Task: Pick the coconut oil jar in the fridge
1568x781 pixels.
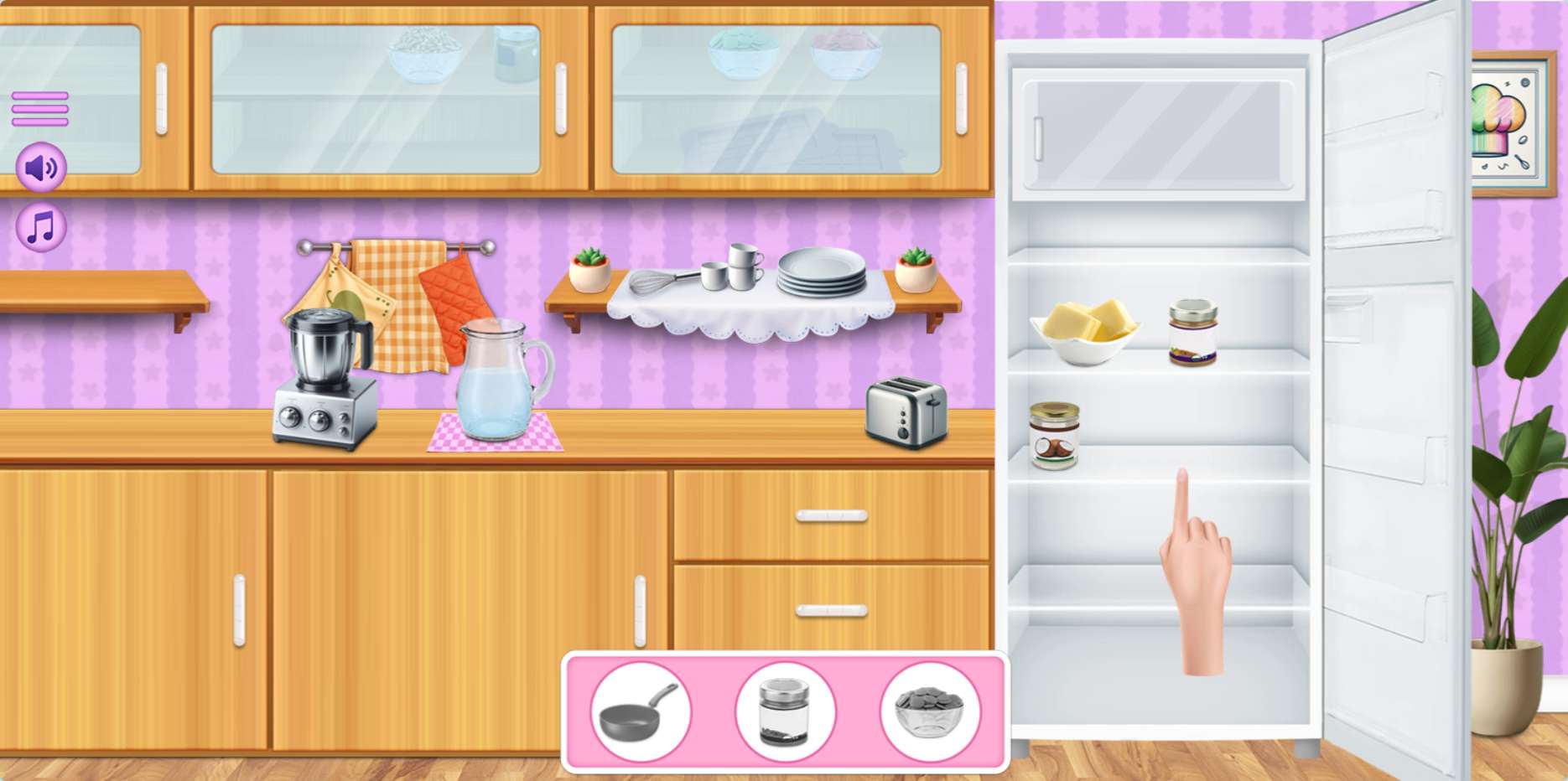Action: click(x=1054, y=436)
